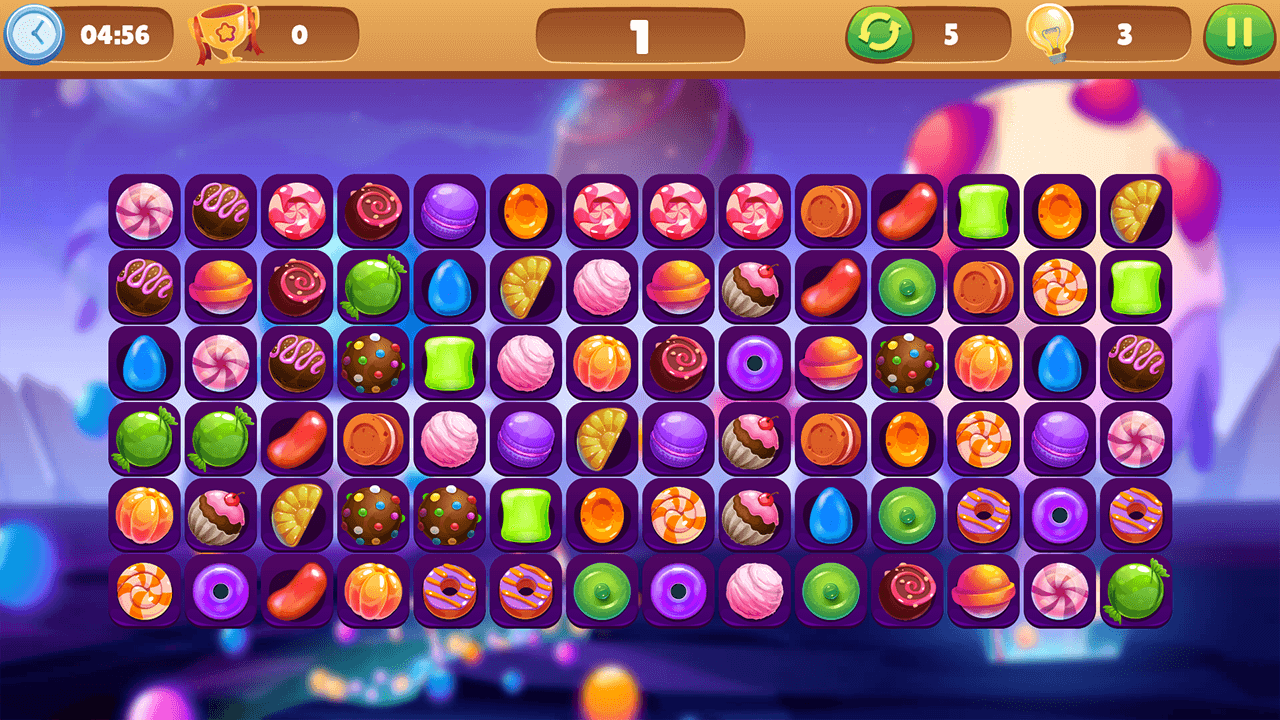Click the cherry cupcake candy tile

tap(753, 288)
